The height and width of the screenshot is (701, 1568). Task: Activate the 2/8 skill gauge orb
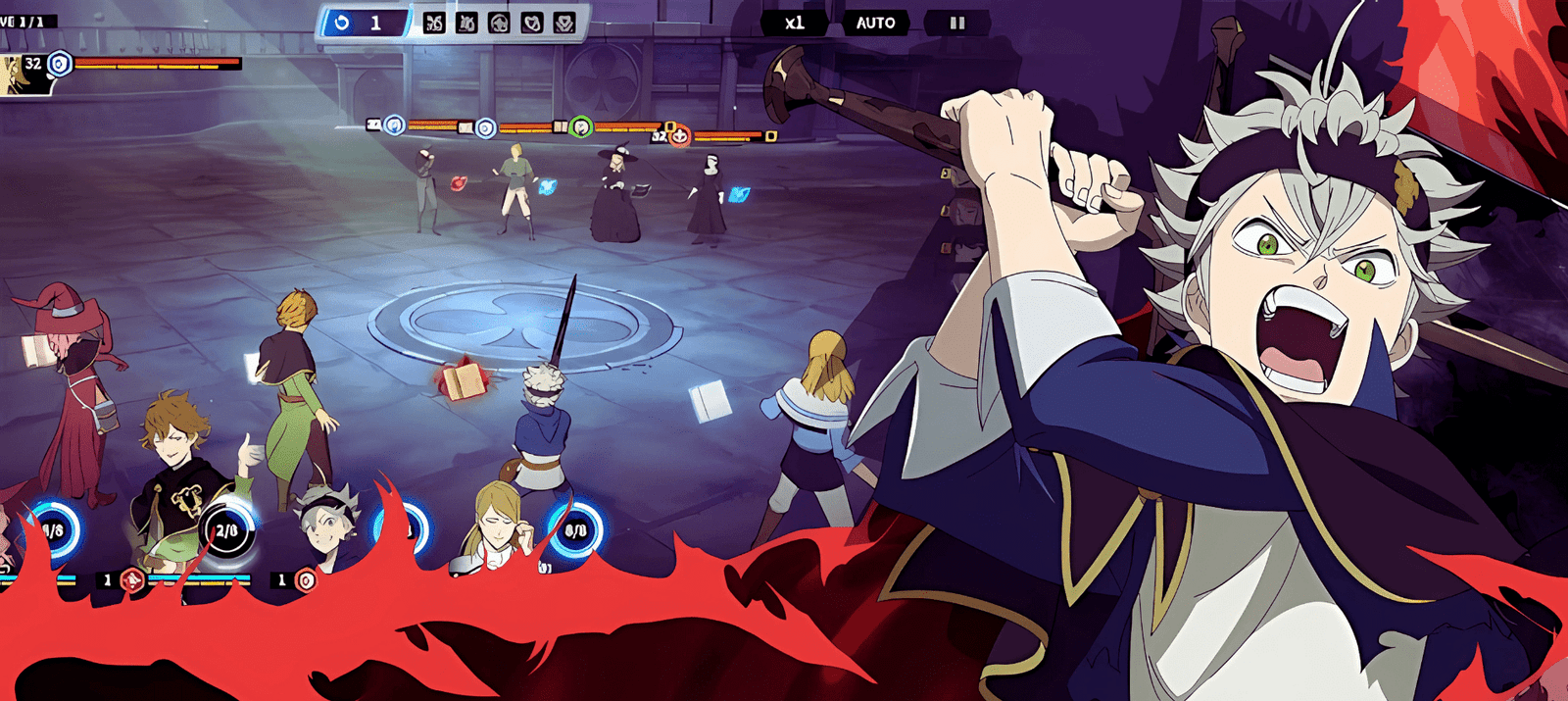coord(226,530)
